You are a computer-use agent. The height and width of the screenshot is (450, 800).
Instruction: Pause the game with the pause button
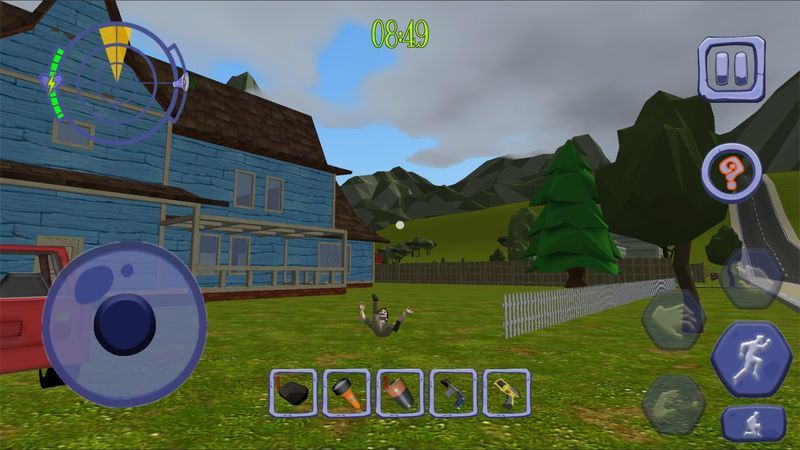point(731,68)
